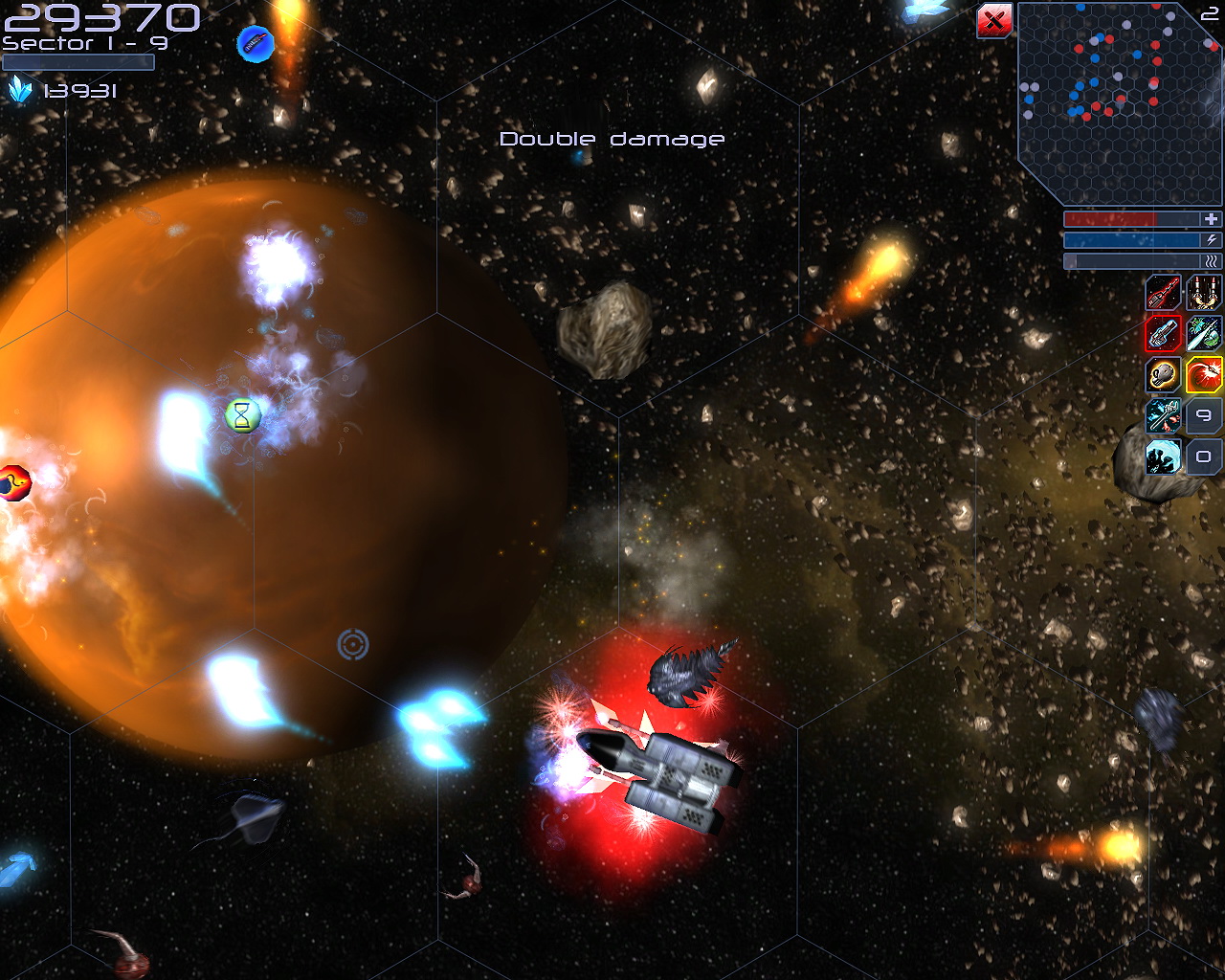Select the dual missile launcher weapon
This screenshot has height=980, width=1225.
click(1202, 294)
